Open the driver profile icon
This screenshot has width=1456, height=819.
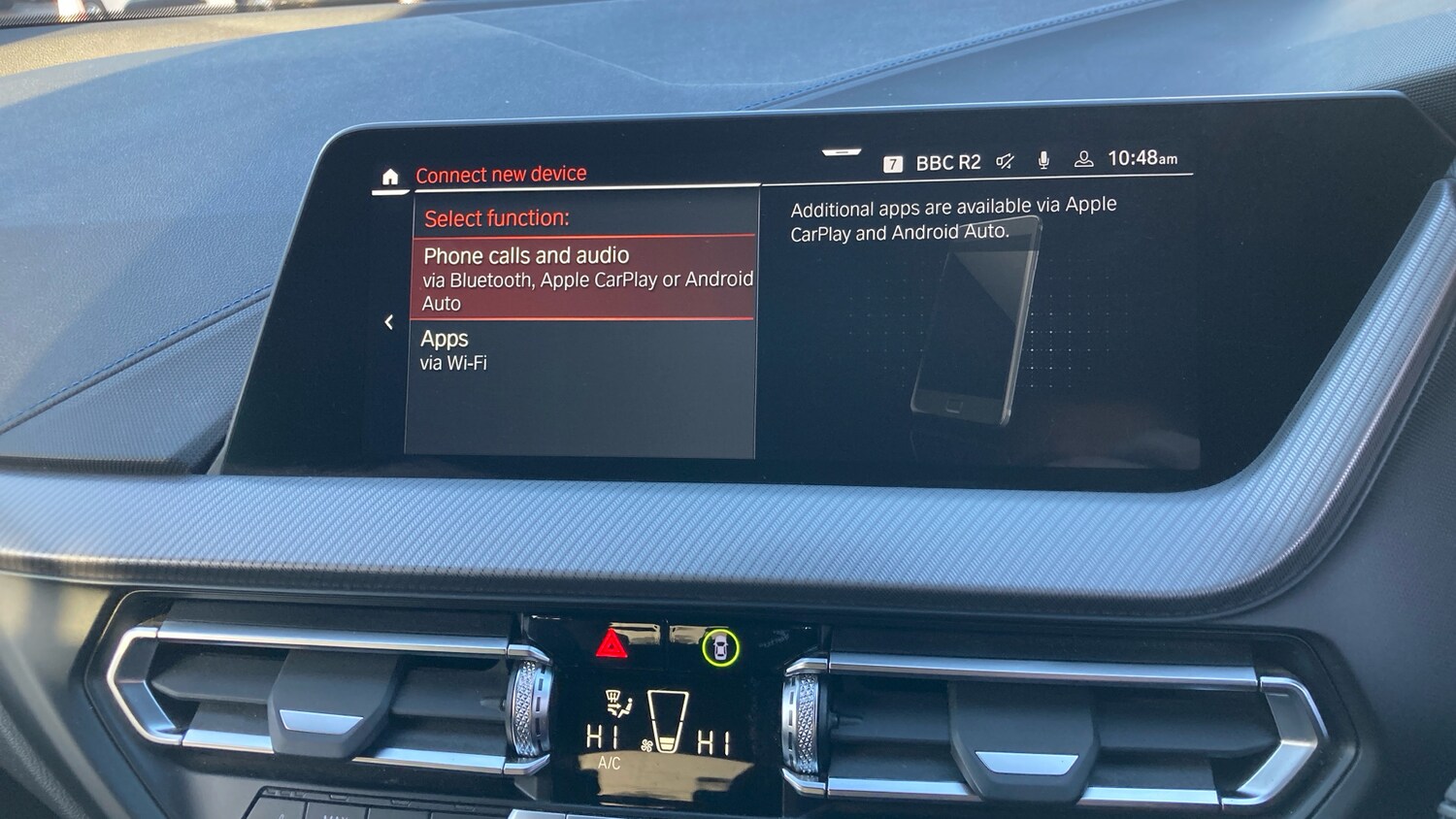[x=1083, y=159]
